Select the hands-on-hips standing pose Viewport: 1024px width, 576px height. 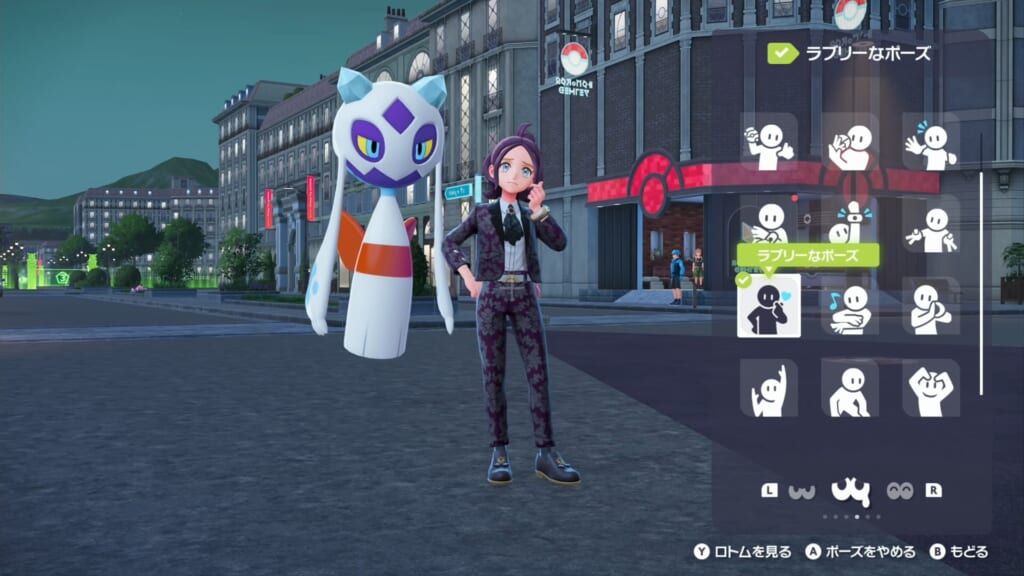click(x=851, y=388)
